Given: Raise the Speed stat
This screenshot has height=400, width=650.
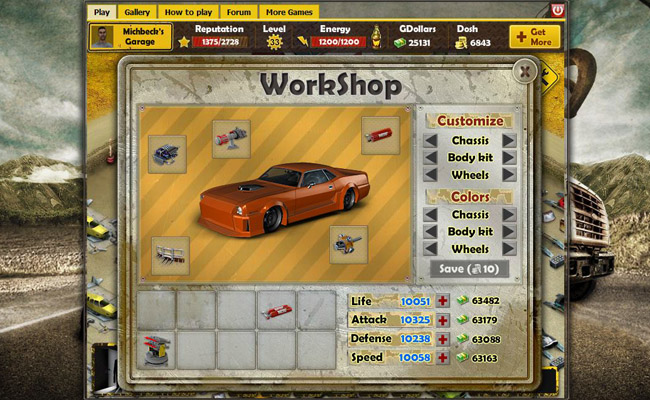Looking at the screenshot, I should click(442, 357).
